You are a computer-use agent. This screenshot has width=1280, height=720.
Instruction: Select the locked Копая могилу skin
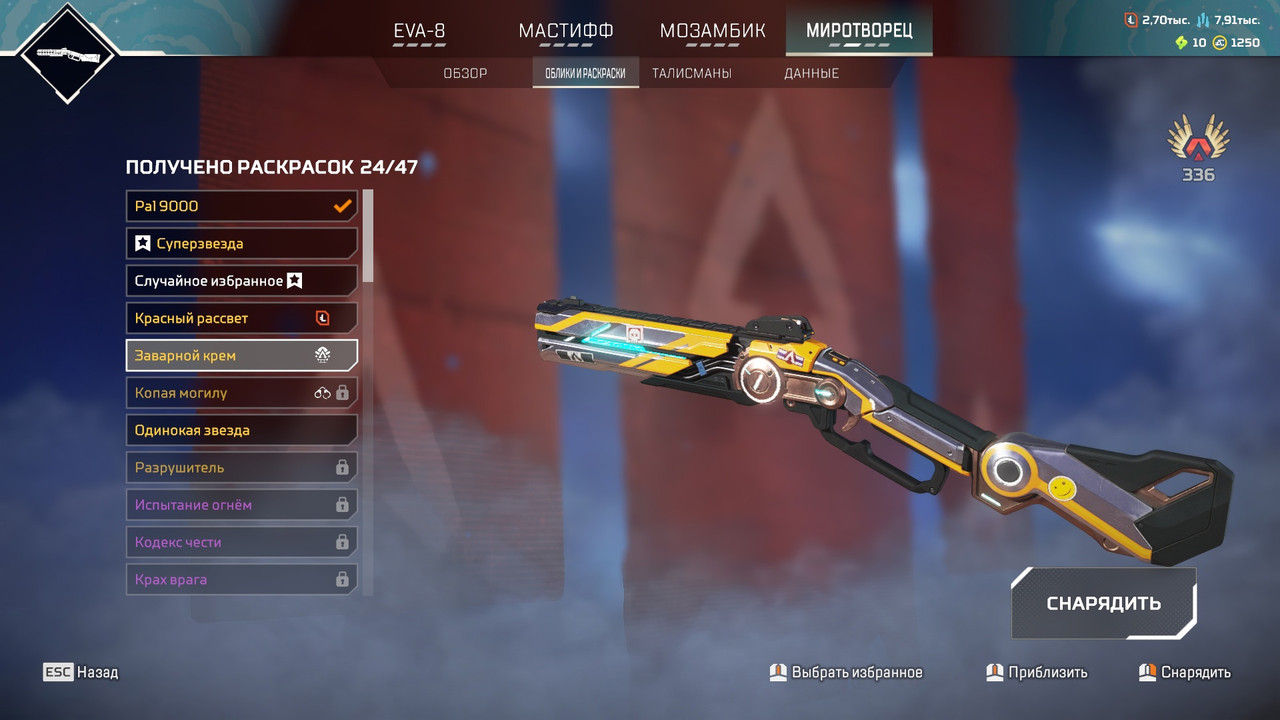pyautogui.click(x=242, y=393)
